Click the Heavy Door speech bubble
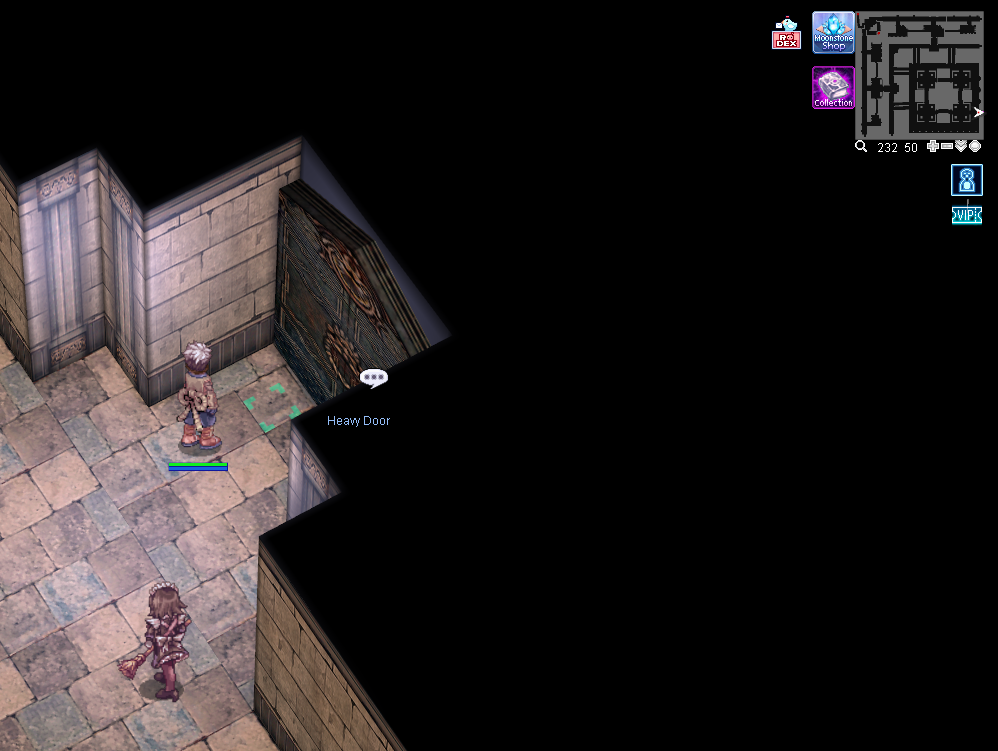 point(373,378)
